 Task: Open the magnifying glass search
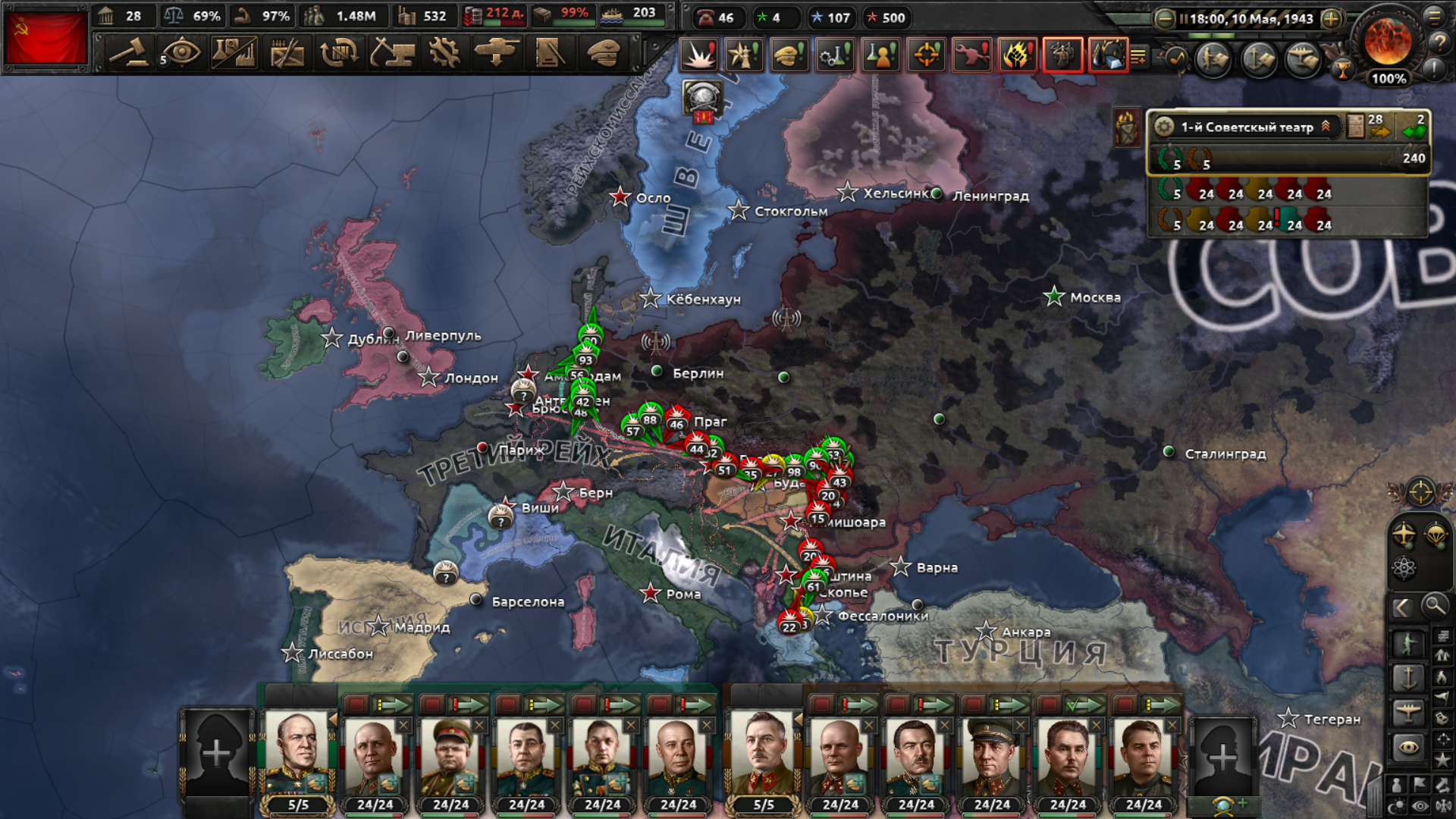tap(1434, 605)
